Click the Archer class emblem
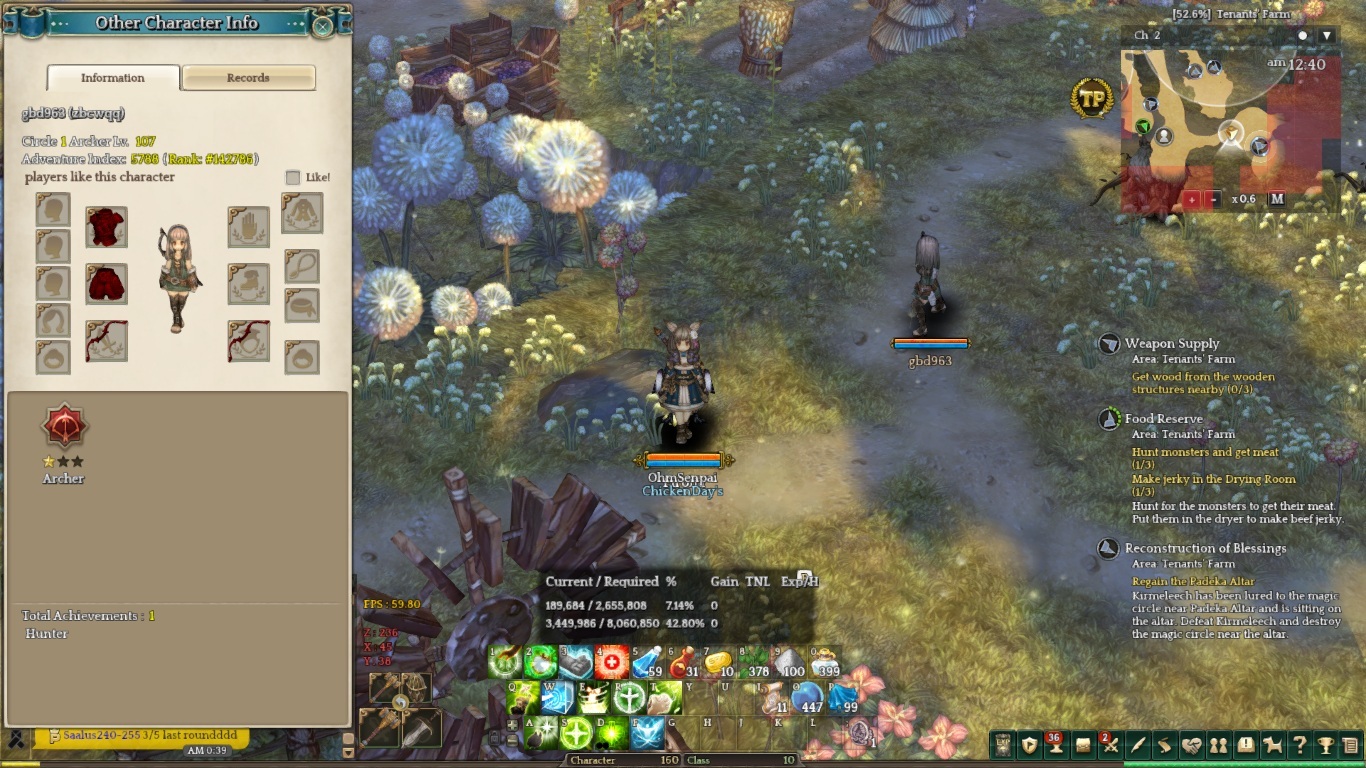 coord(65,428)
